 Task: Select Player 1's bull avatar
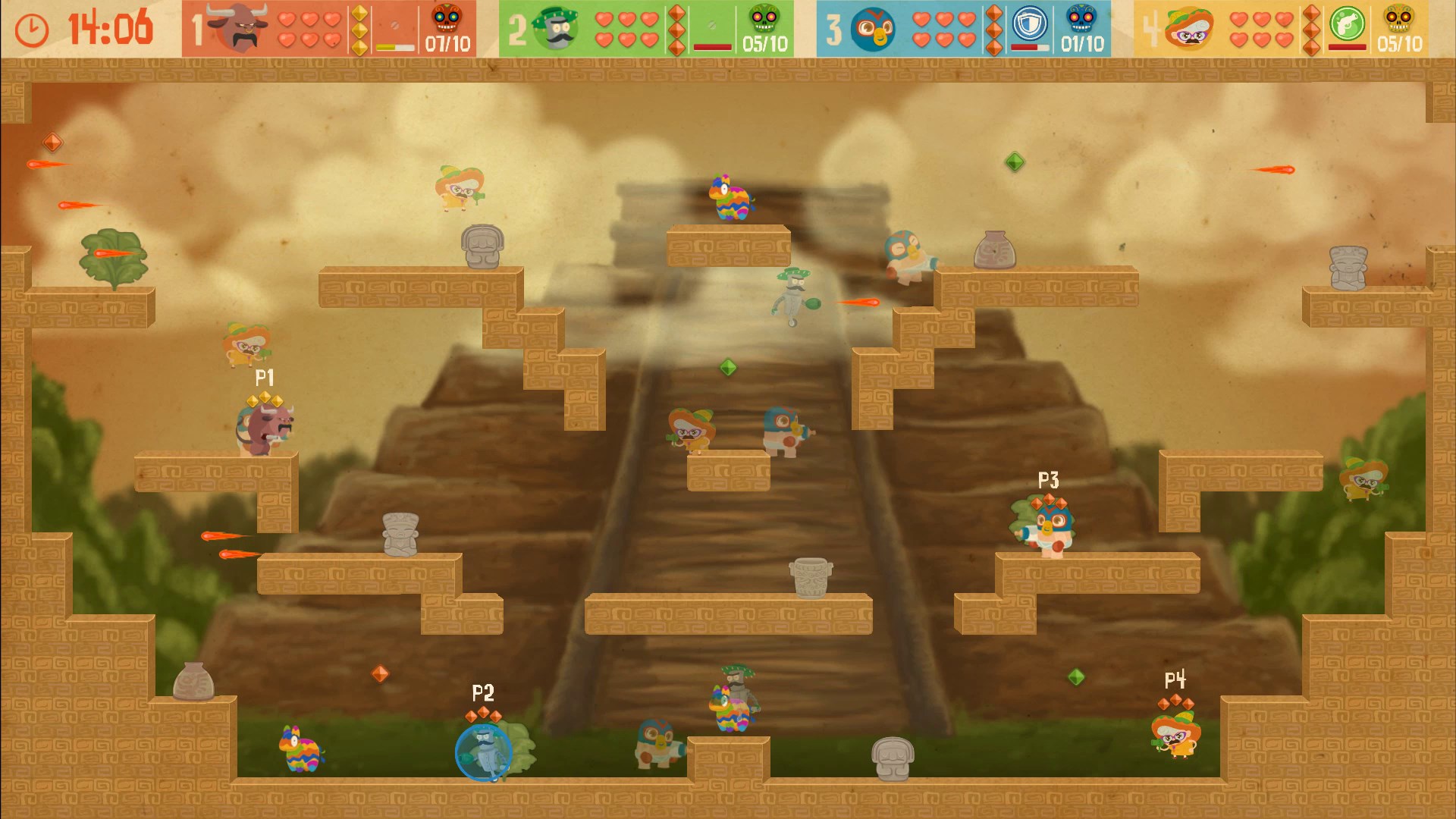[237, 27]
